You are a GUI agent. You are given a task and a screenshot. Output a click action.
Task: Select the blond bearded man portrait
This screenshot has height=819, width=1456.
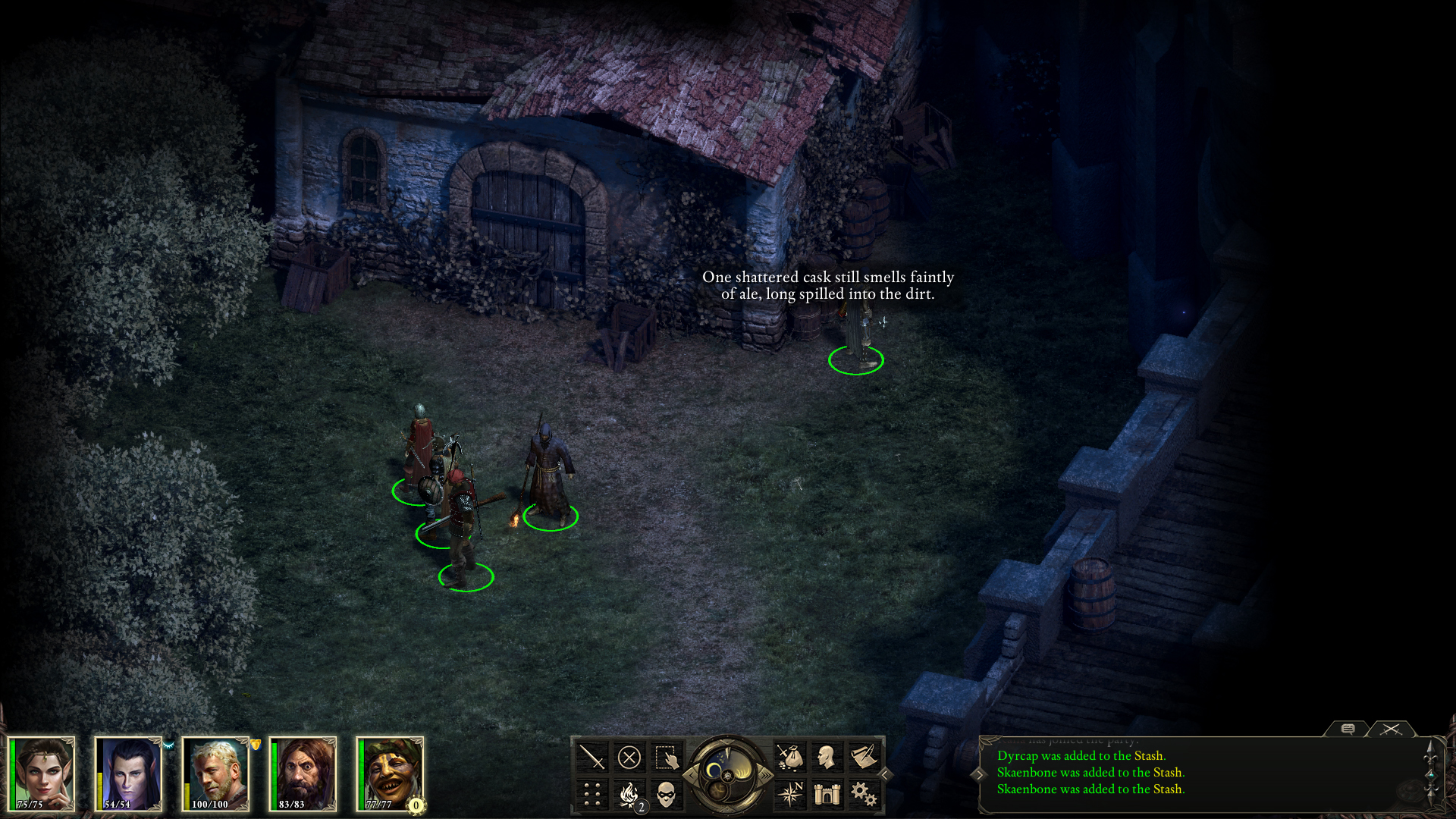tap(218, 773)
